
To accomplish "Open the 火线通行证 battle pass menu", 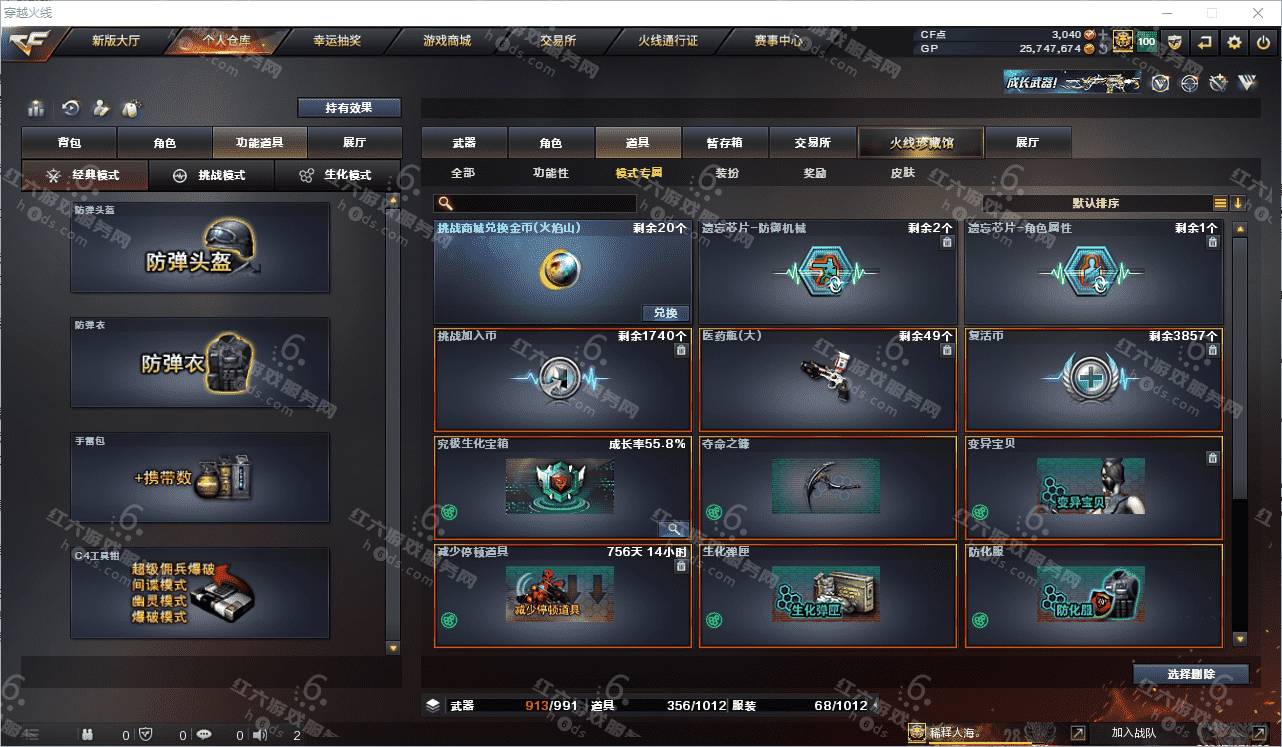I will tap(668, 41).
